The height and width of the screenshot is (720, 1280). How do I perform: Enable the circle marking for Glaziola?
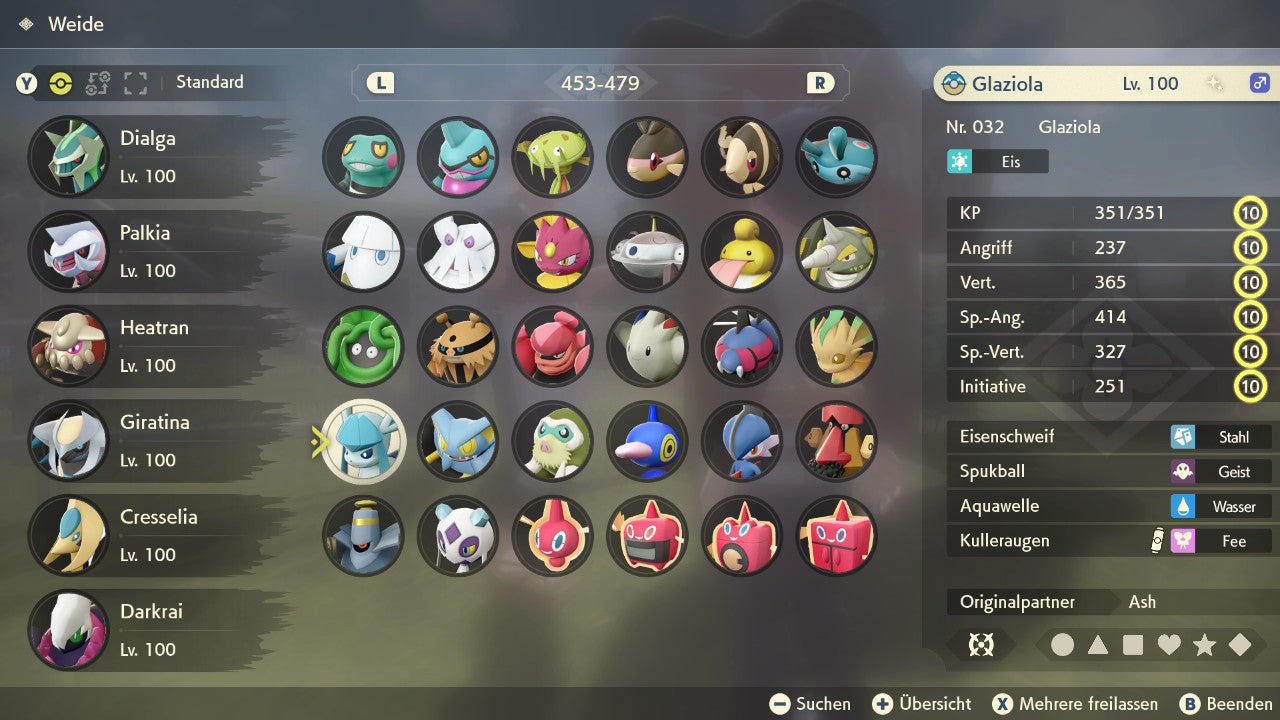[x=1062, y=645]
